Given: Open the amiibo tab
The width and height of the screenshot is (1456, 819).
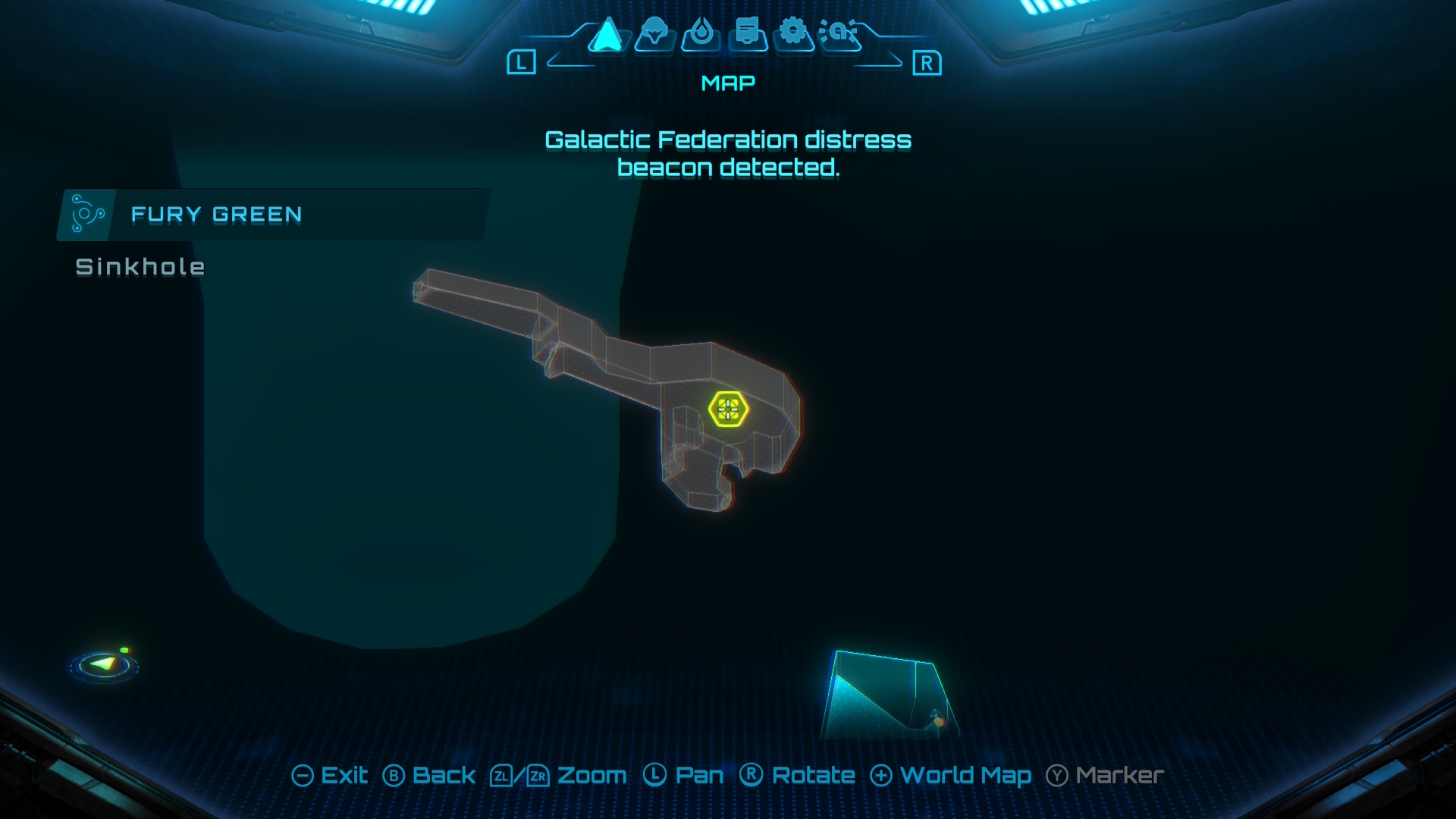Looking at the screenshot, I should point(839,33).
